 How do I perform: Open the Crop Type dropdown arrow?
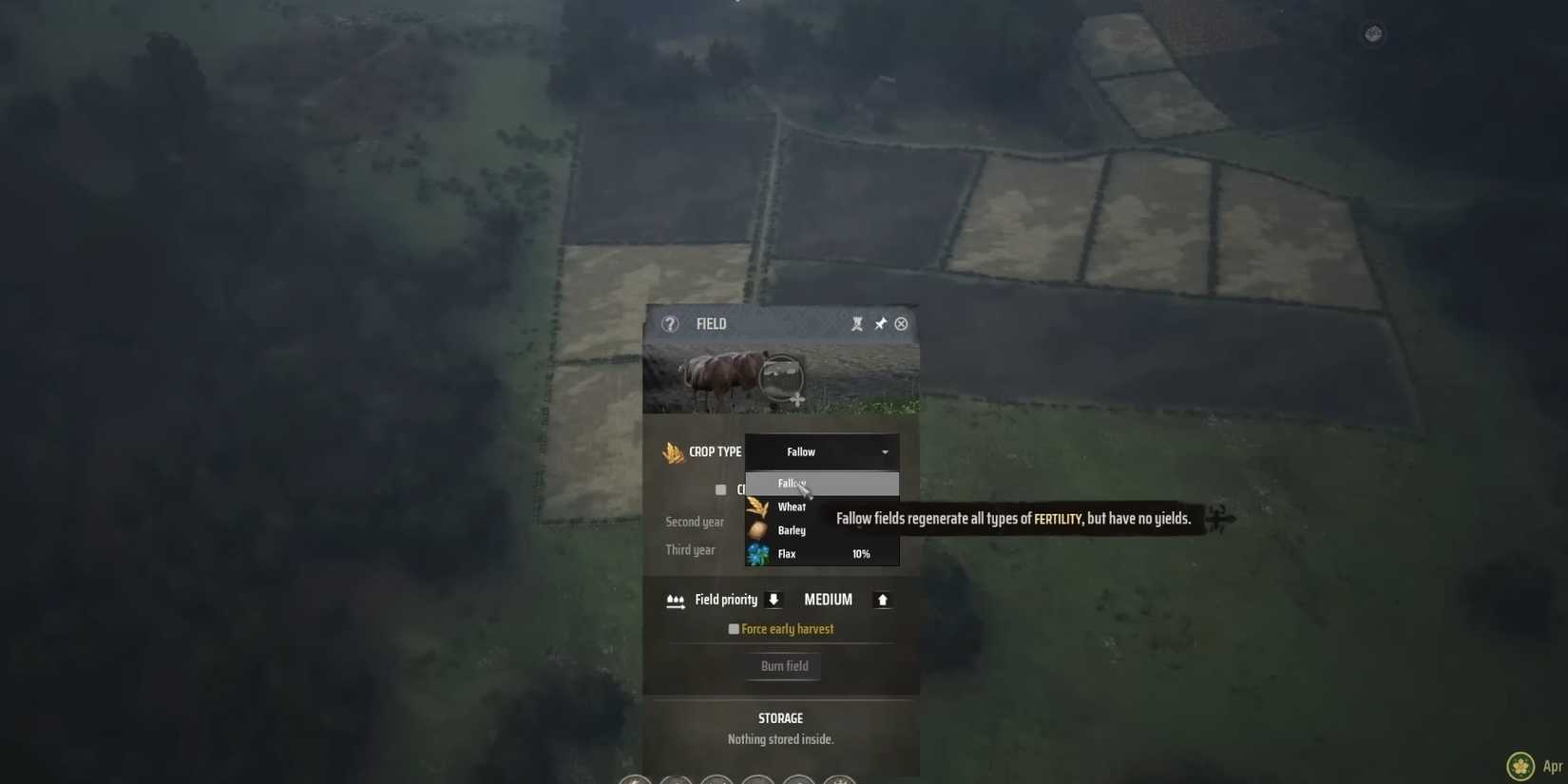885,452
